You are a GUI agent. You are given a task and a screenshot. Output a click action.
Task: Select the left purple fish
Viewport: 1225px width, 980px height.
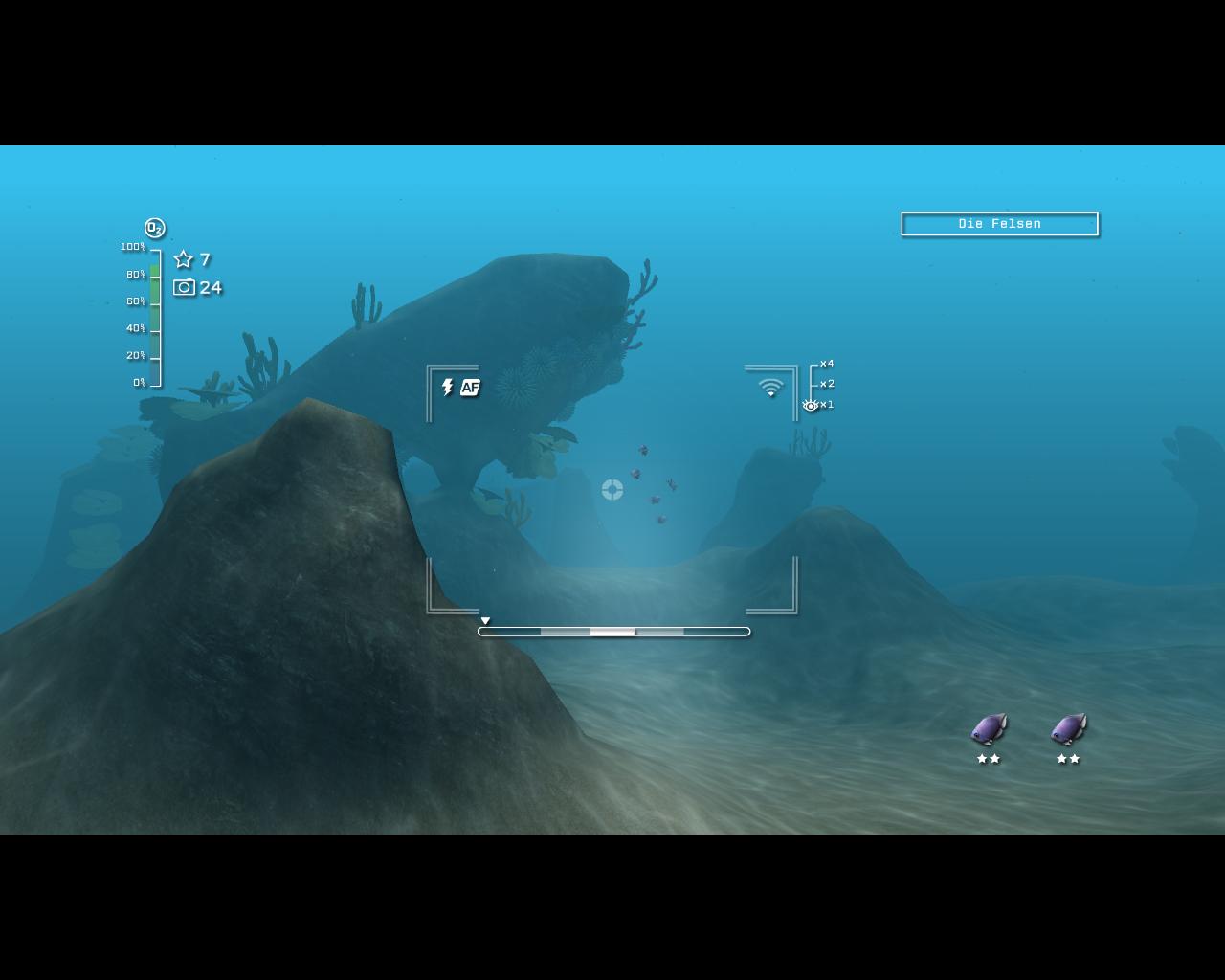point(987,730)
